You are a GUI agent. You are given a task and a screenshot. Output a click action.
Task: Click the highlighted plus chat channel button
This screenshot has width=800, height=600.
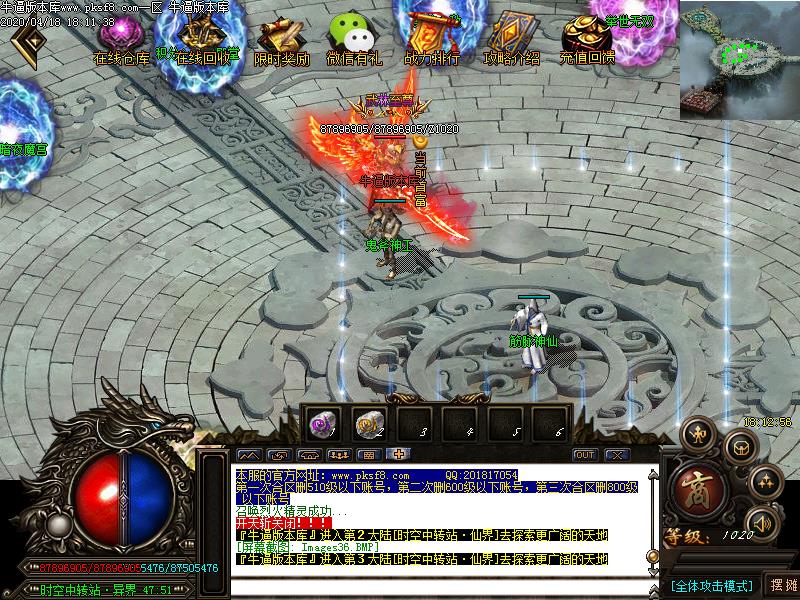(397, 455)
